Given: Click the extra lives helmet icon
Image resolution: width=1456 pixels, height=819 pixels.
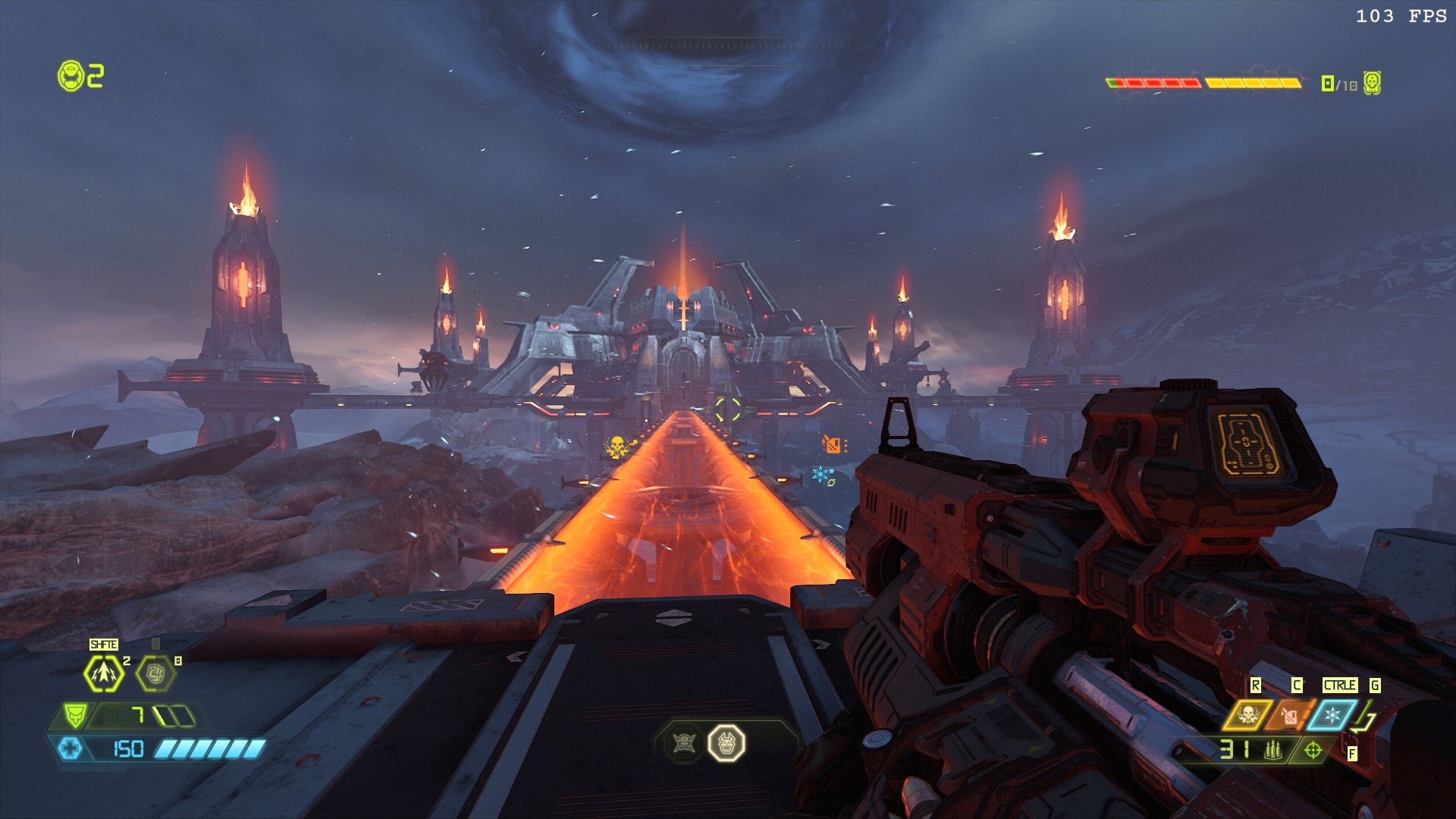Looking at the screenshot, I should coord(71,76).
